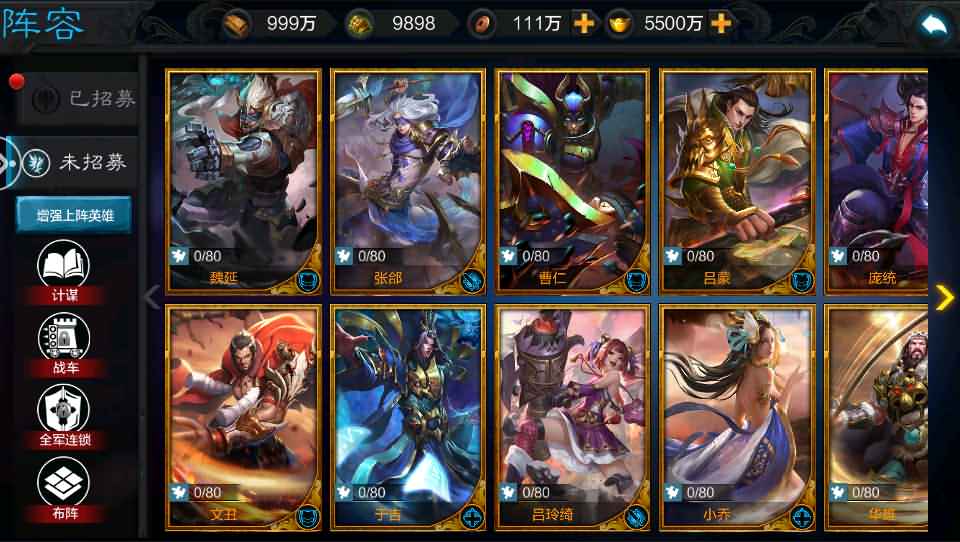This screenshot has height=542, width=960.
Task: Open the 于吉 hero card
Action: (408, 416)
